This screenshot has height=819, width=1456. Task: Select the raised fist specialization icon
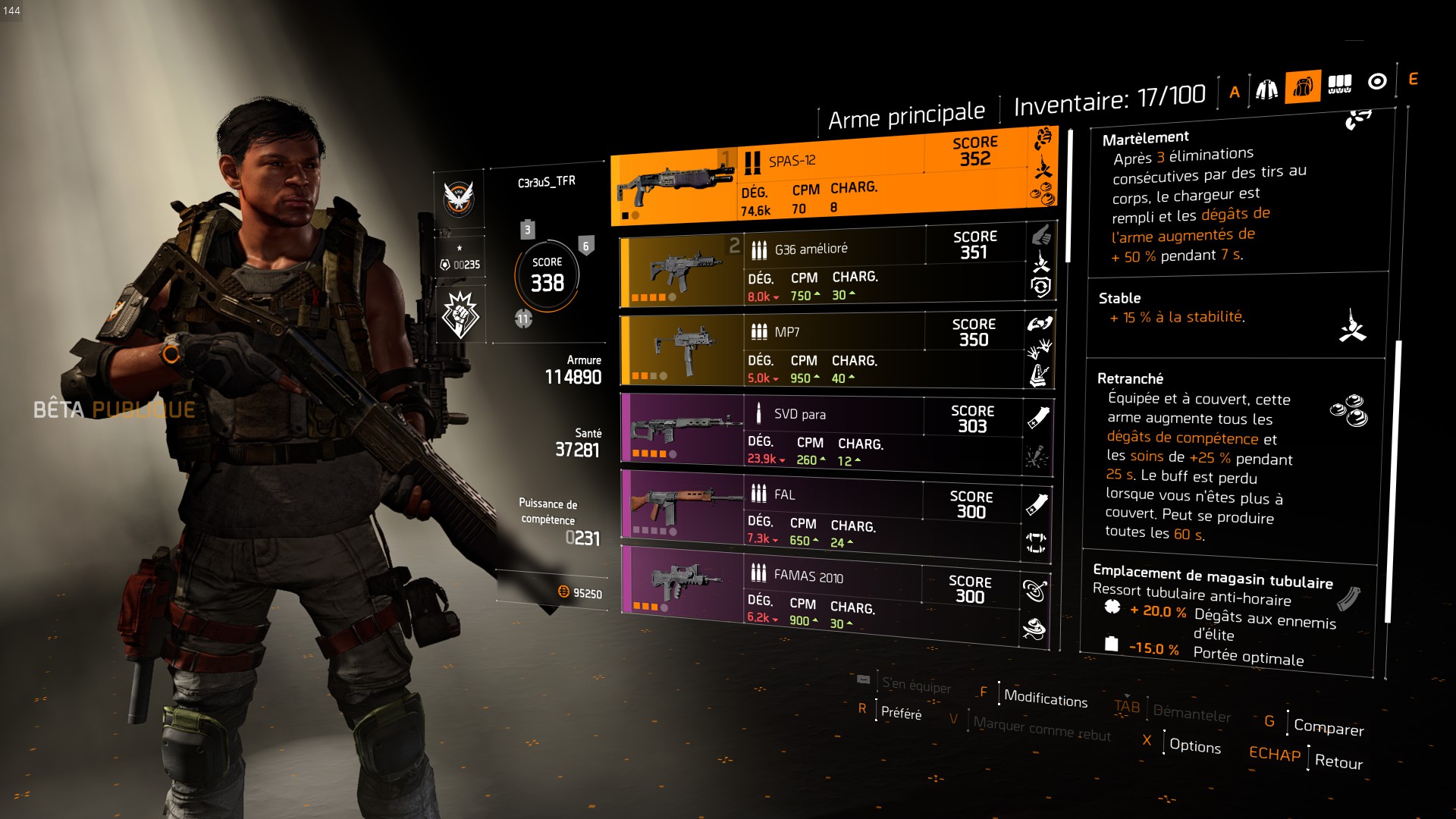pyautogui.click(x=460, y=315)
